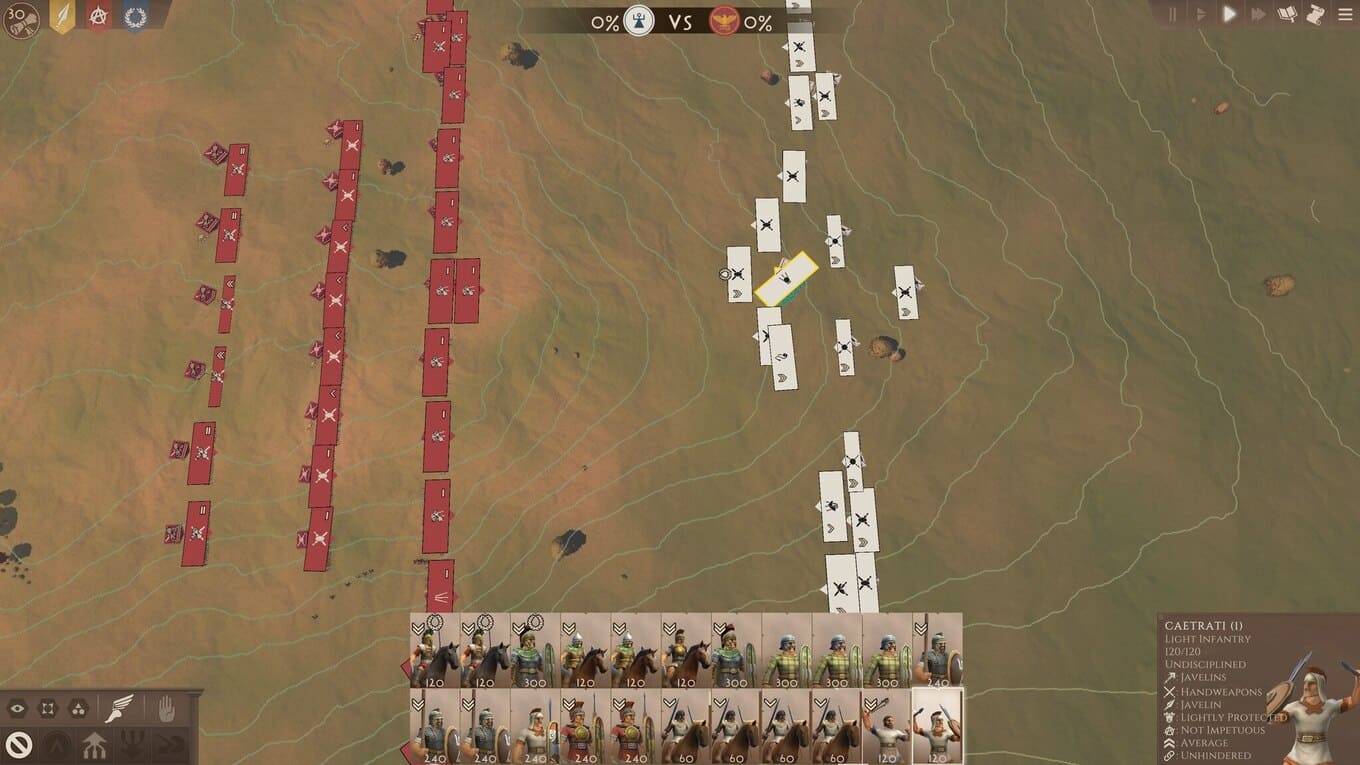Select the yellow spear banner
Screen dimensions: 1360x765
[62, 16]
